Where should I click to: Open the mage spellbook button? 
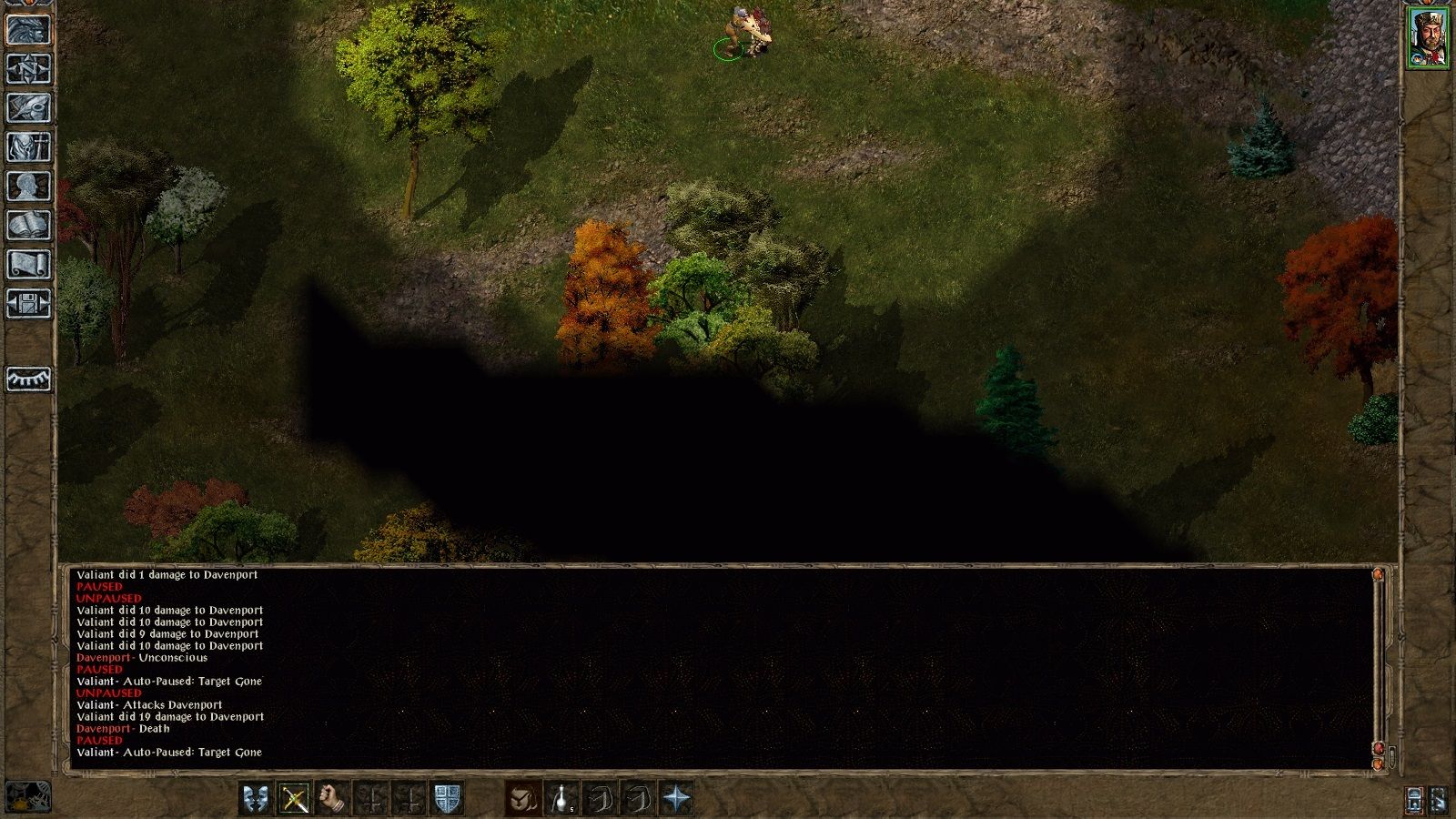click(28, 225)
